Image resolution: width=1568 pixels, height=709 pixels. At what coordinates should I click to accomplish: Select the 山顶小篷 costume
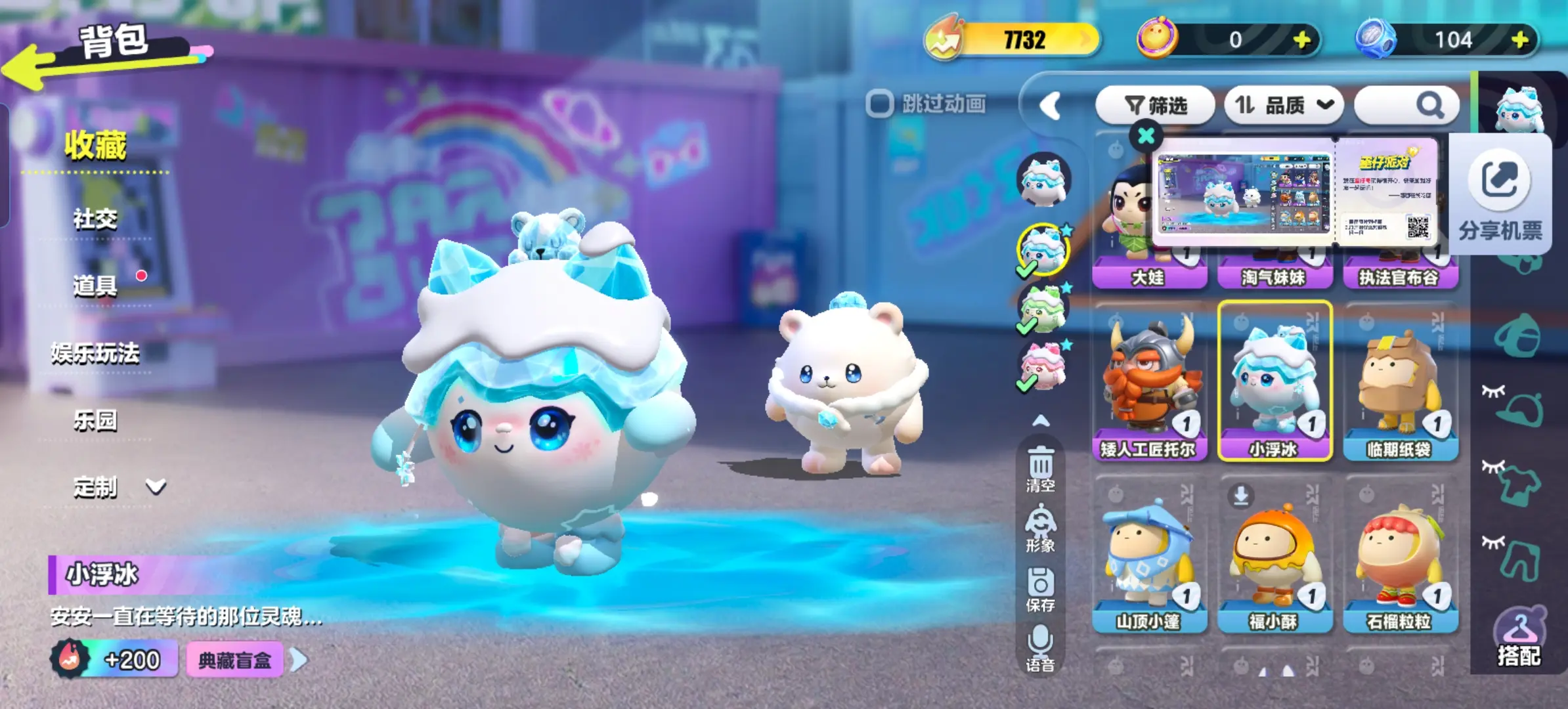click(1149, 555)
